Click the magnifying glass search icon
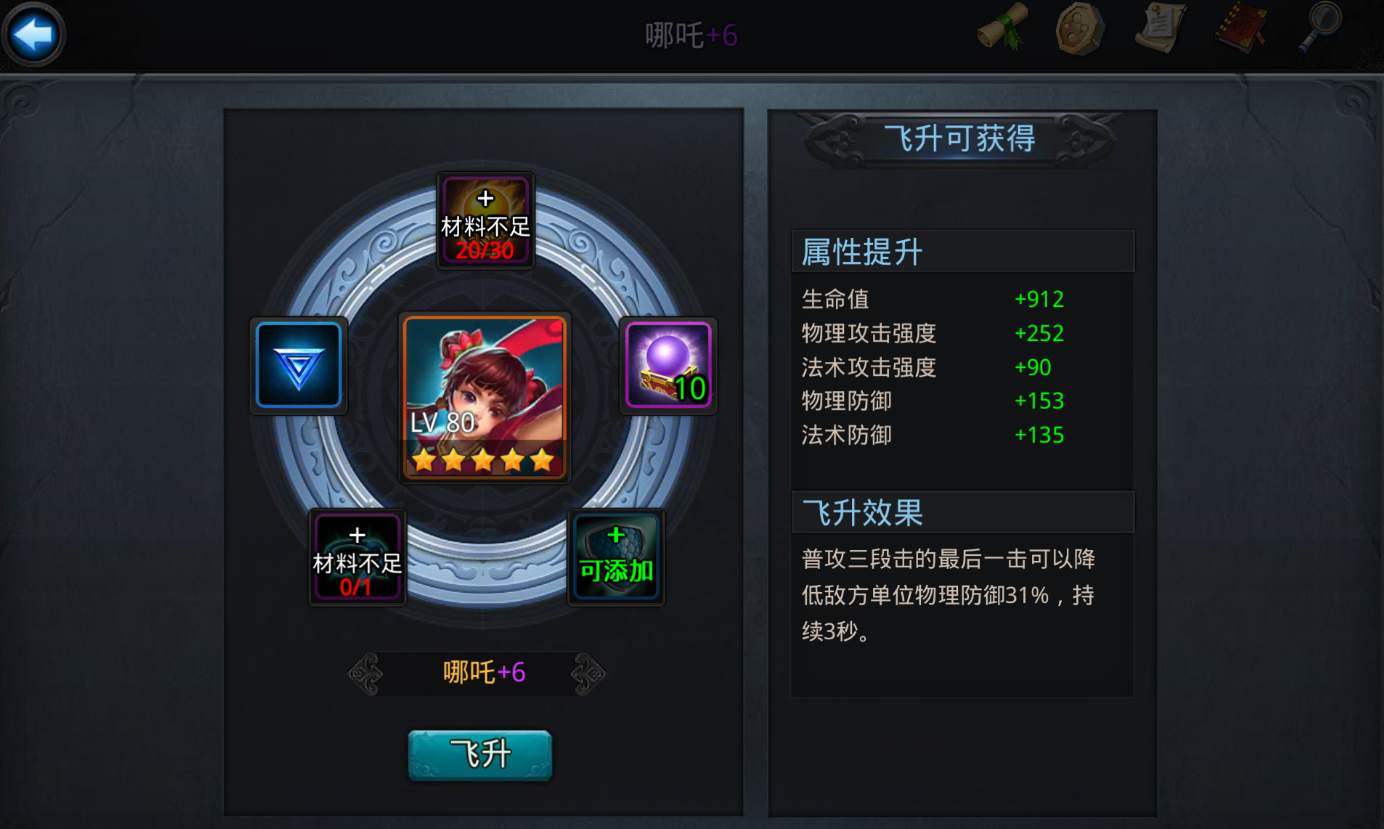This screenshot has width=1384, height=829. pyautogui.click(x=1320, y=29)
